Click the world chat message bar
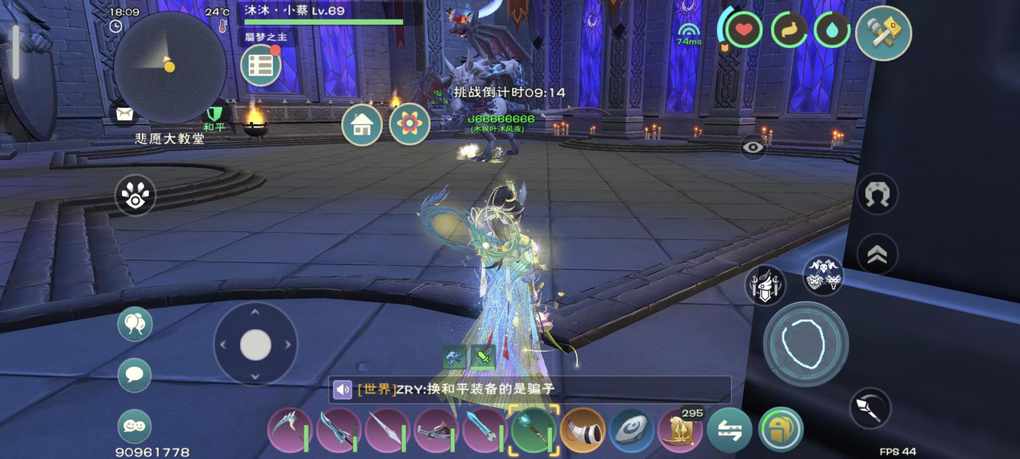 [x=530, y=390]
